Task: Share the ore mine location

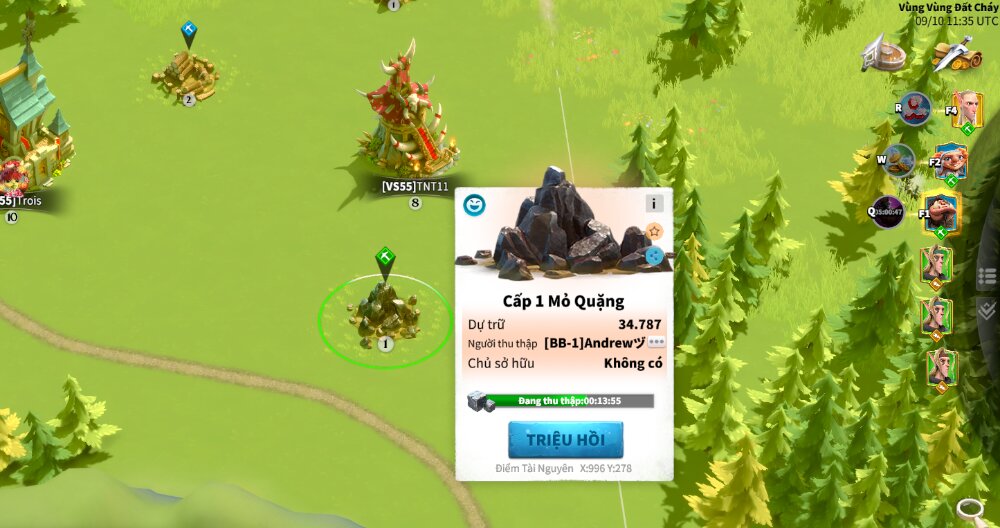Action: point(654,255)
